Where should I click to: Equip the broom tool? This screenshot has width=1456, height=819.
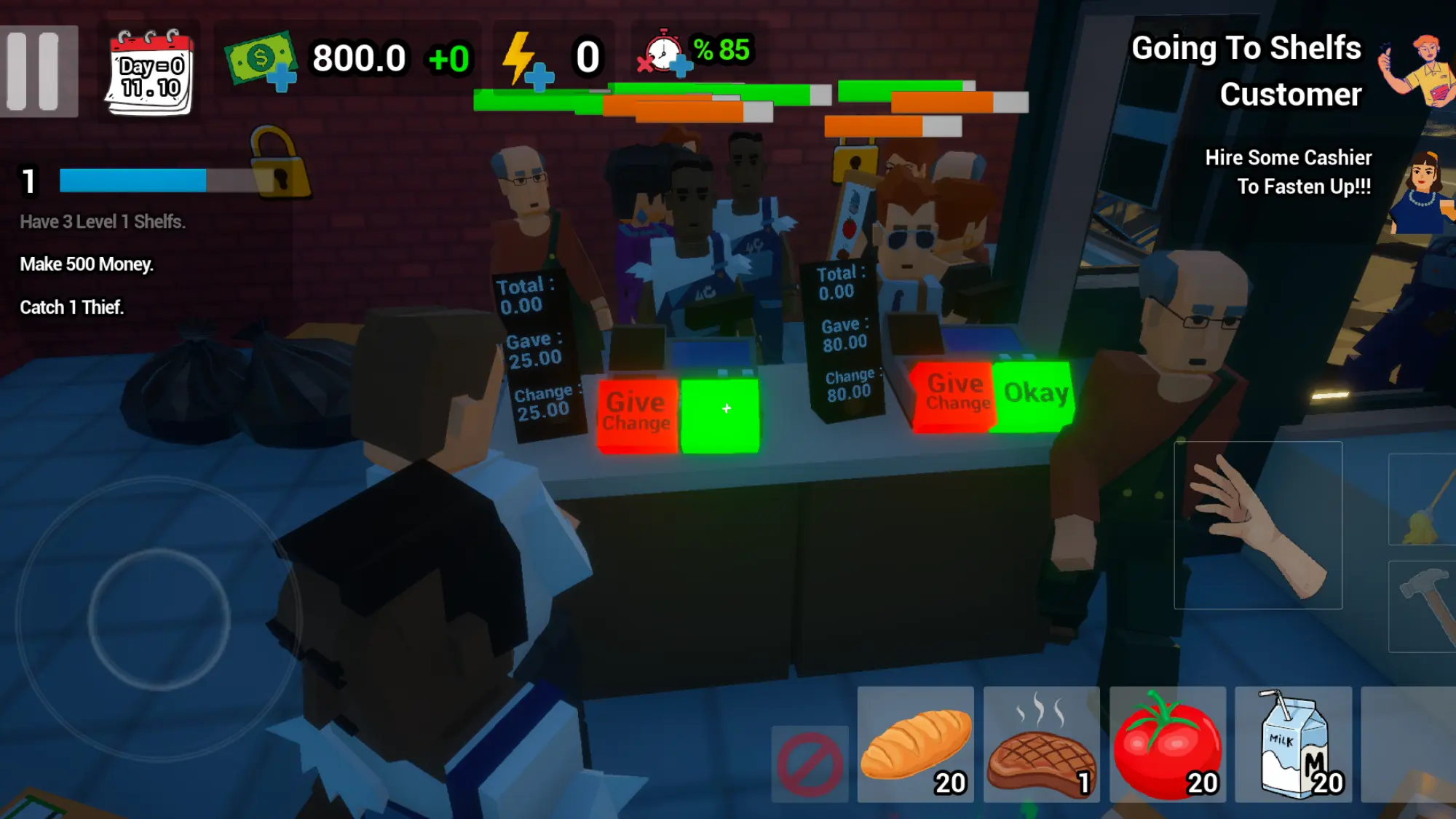[1423, 499]
